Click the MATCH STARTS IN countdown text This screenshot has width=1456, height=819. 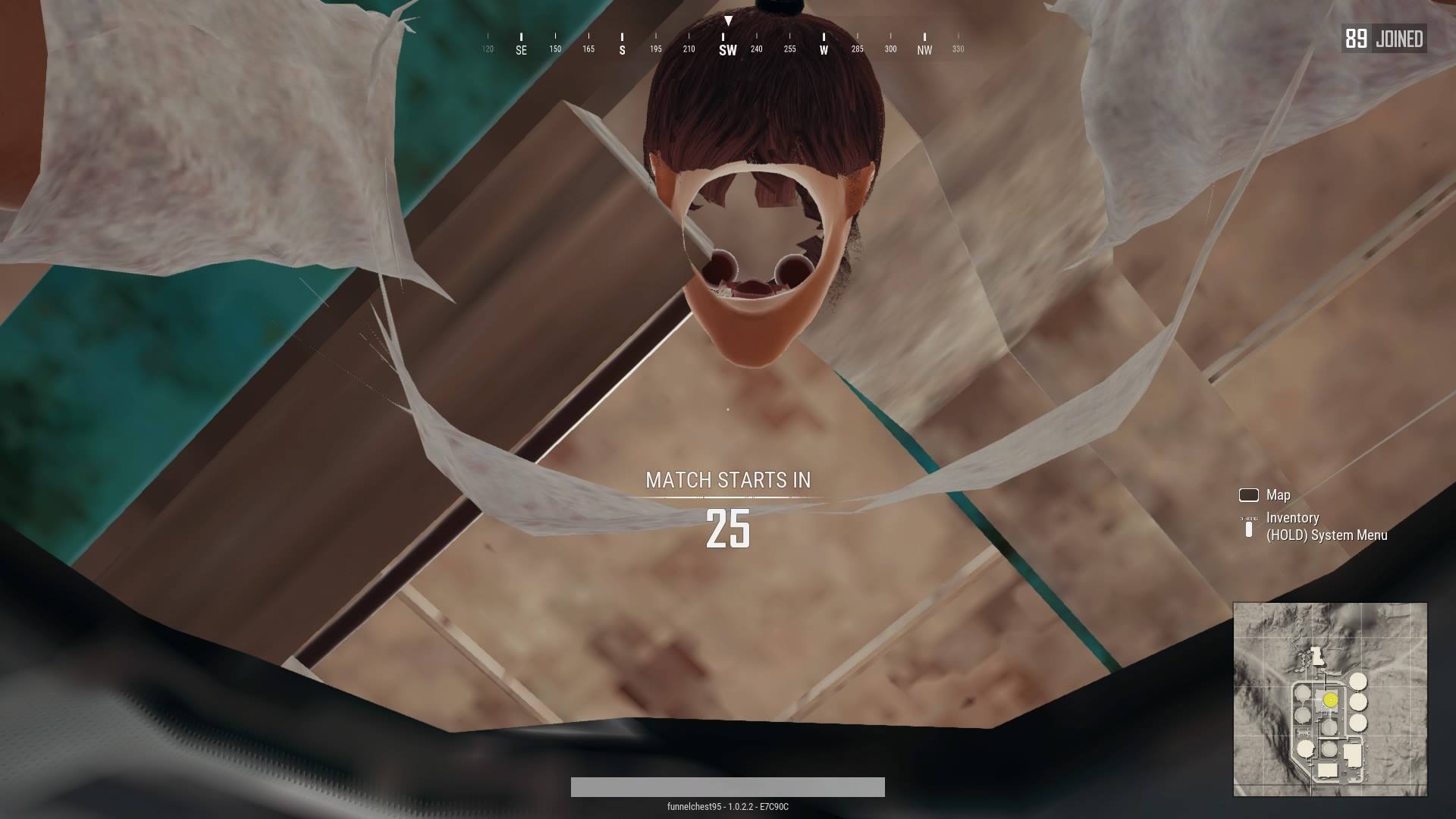click(x=728, y=480)
